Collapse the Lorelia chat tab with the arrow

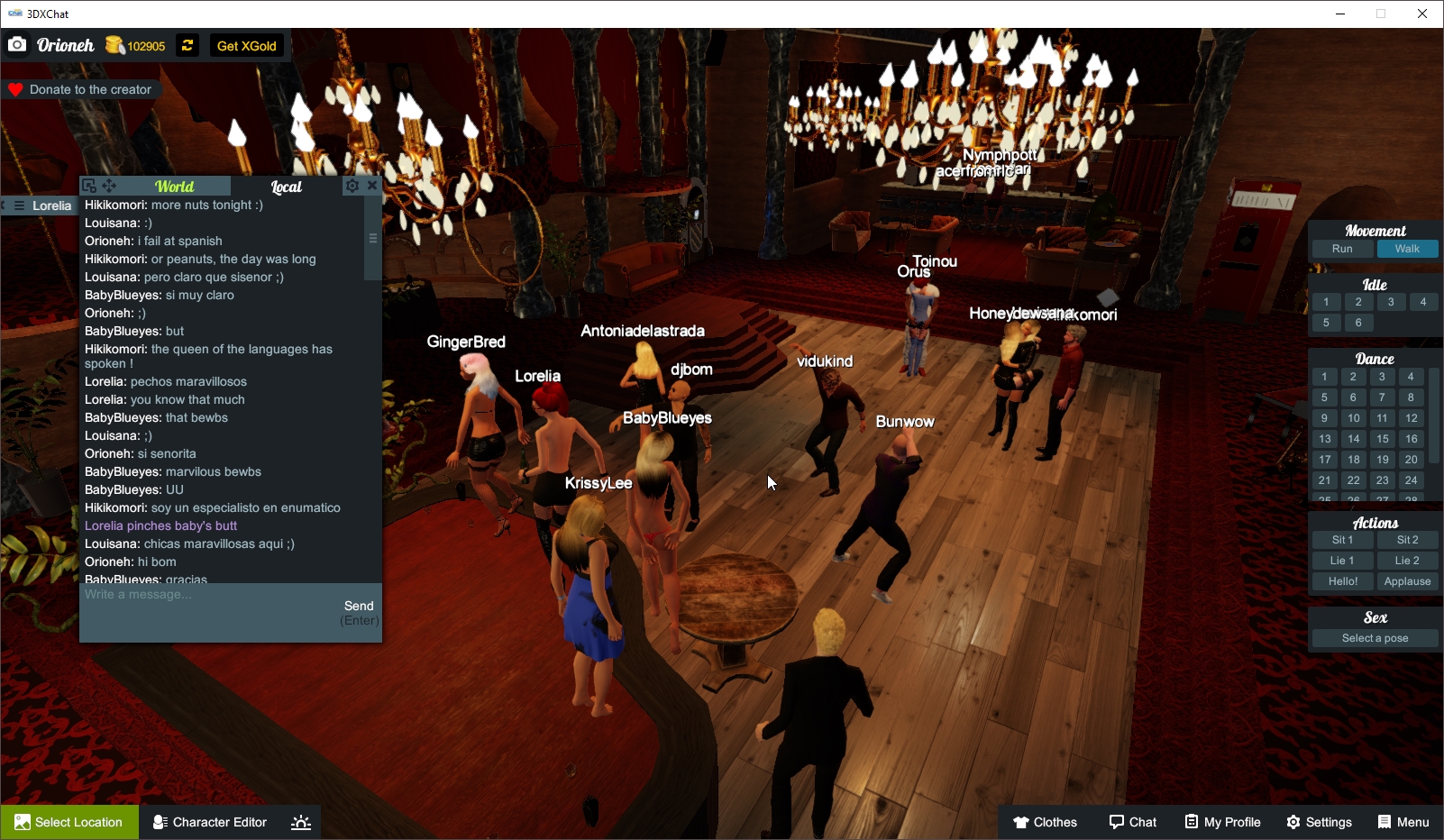tap(5, 205)
